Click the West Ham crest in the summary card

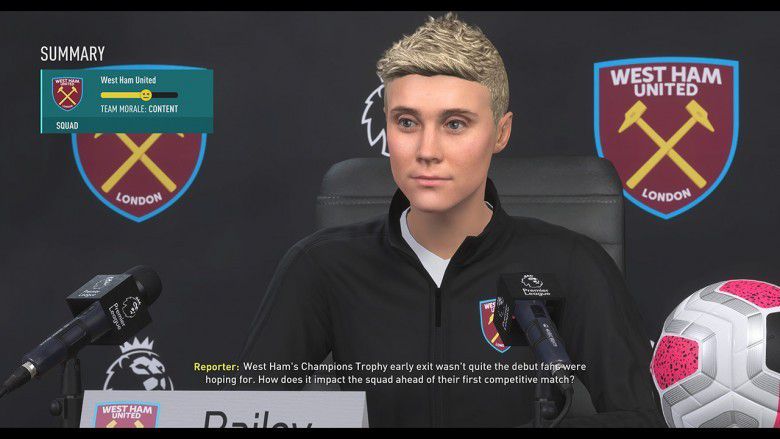67,93
